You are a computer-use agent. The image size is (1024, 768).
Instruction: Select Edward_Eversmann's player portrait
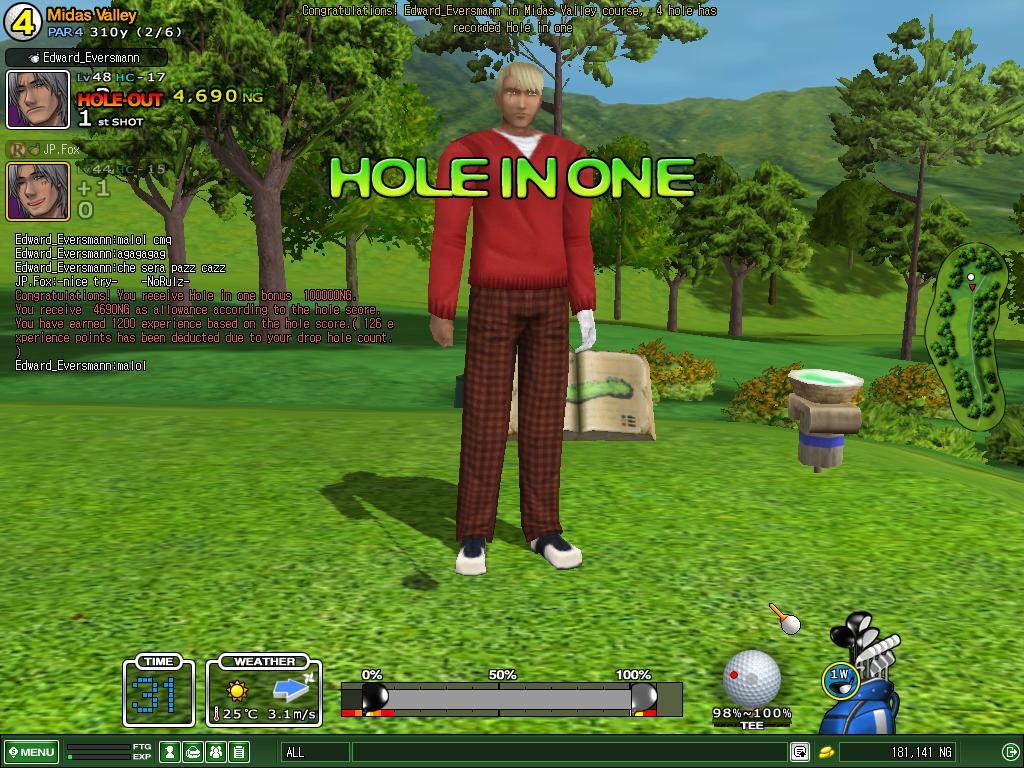[38, 99]
